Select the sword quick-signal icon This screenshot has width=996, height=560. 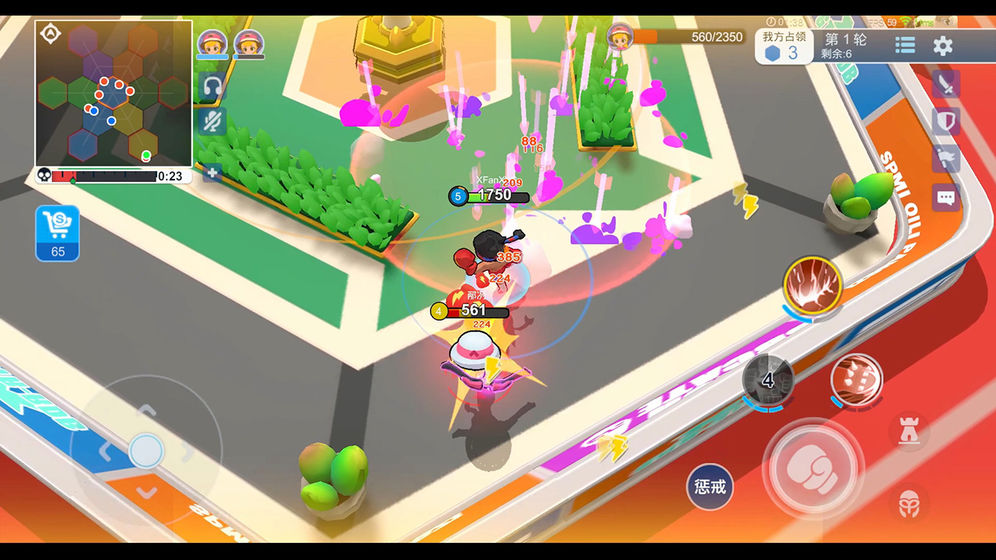946,84
